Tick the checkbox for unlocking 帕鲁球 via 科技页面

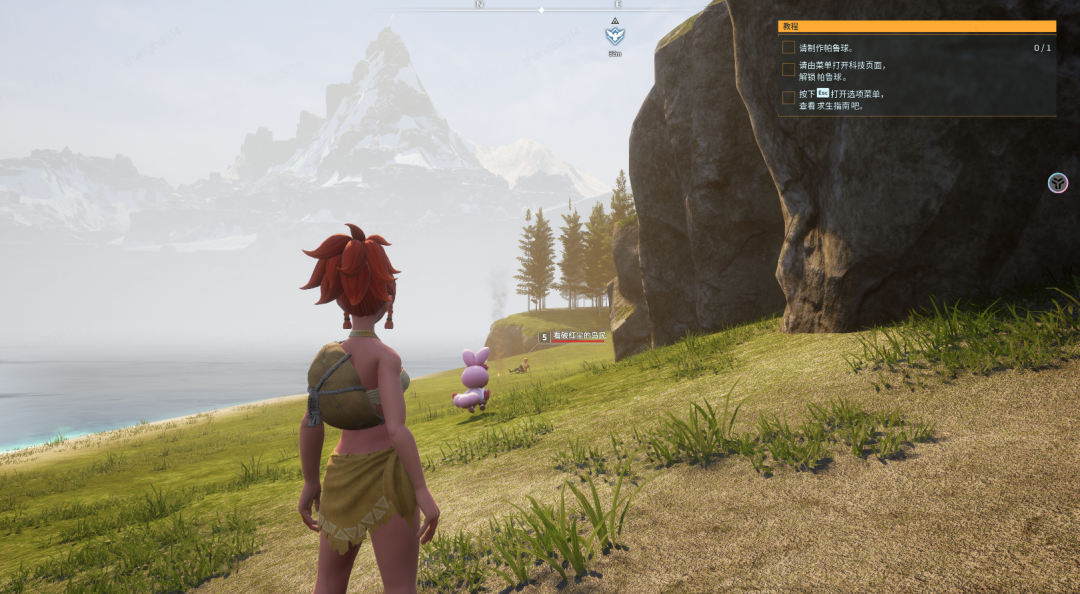[789, 70]
